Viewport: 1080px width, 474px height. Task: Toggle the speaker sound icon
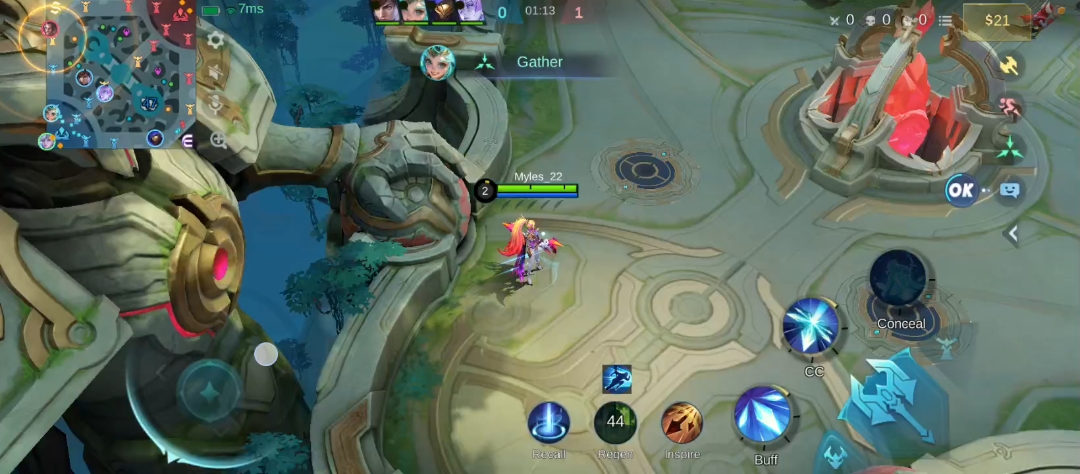(215, 73)
